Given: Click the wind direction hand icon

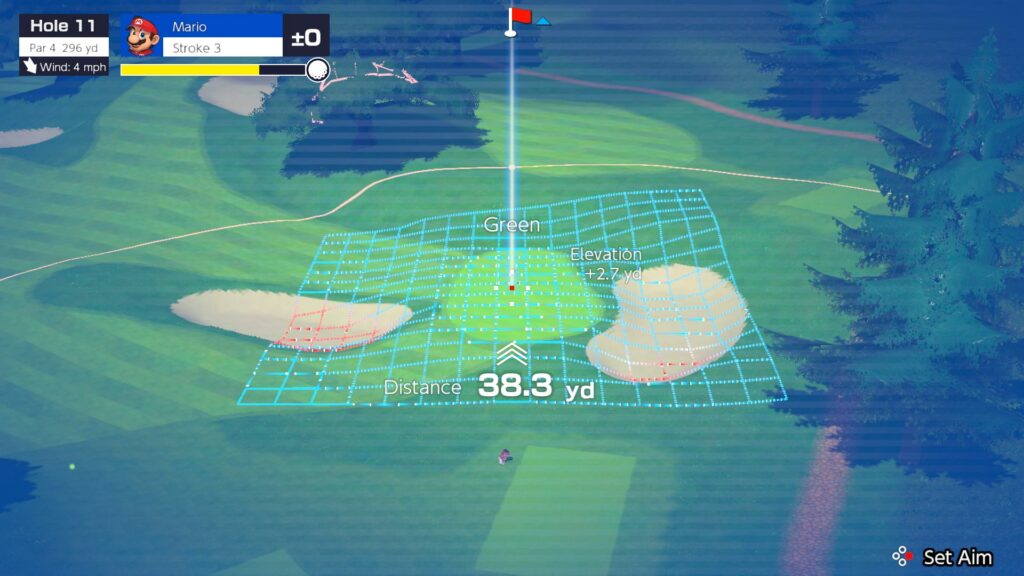Looking at the screenshot, I should [31, 67].
